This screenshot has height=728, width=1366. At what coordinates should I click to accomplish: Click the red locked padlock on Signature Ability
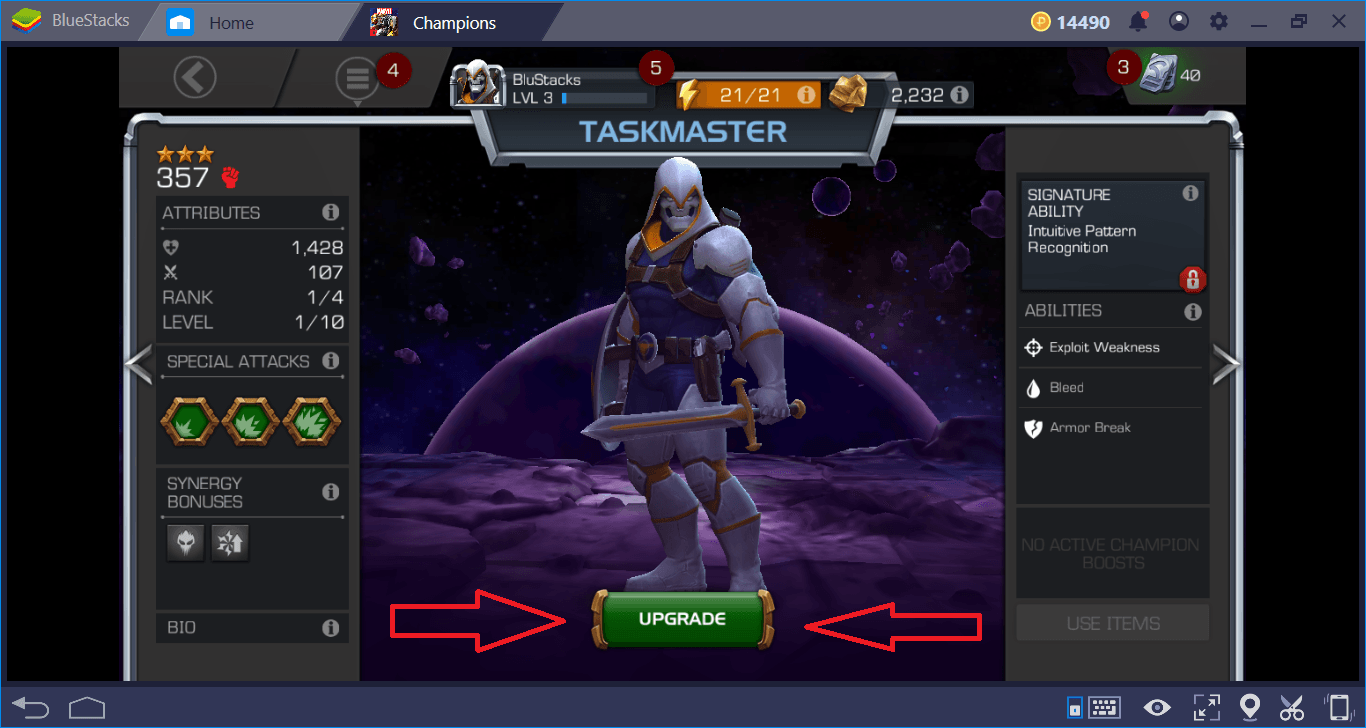(x=1192, y=281)
